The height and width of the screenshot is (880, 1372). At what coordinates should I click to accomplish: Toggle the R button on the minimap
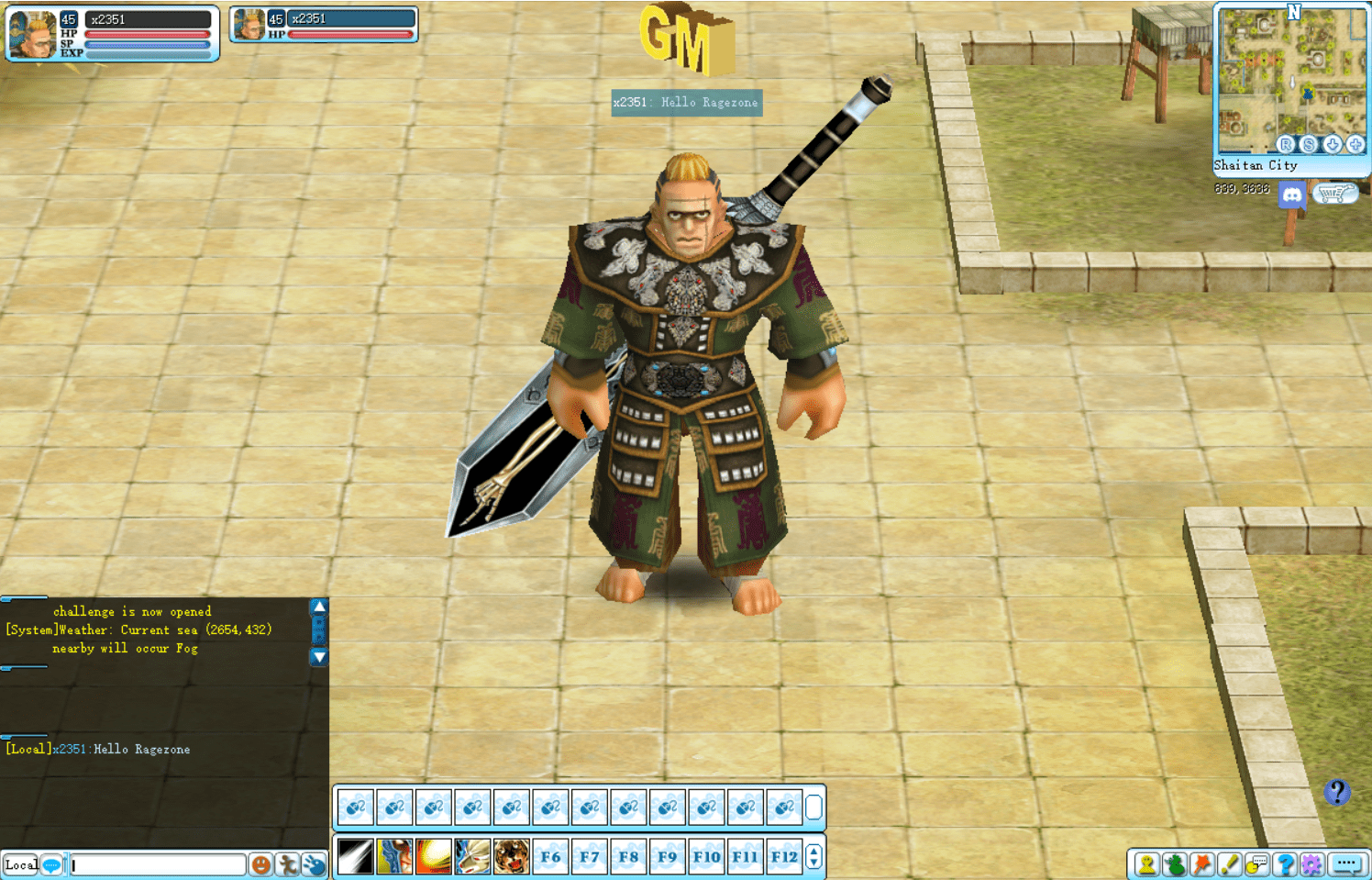1288,145
